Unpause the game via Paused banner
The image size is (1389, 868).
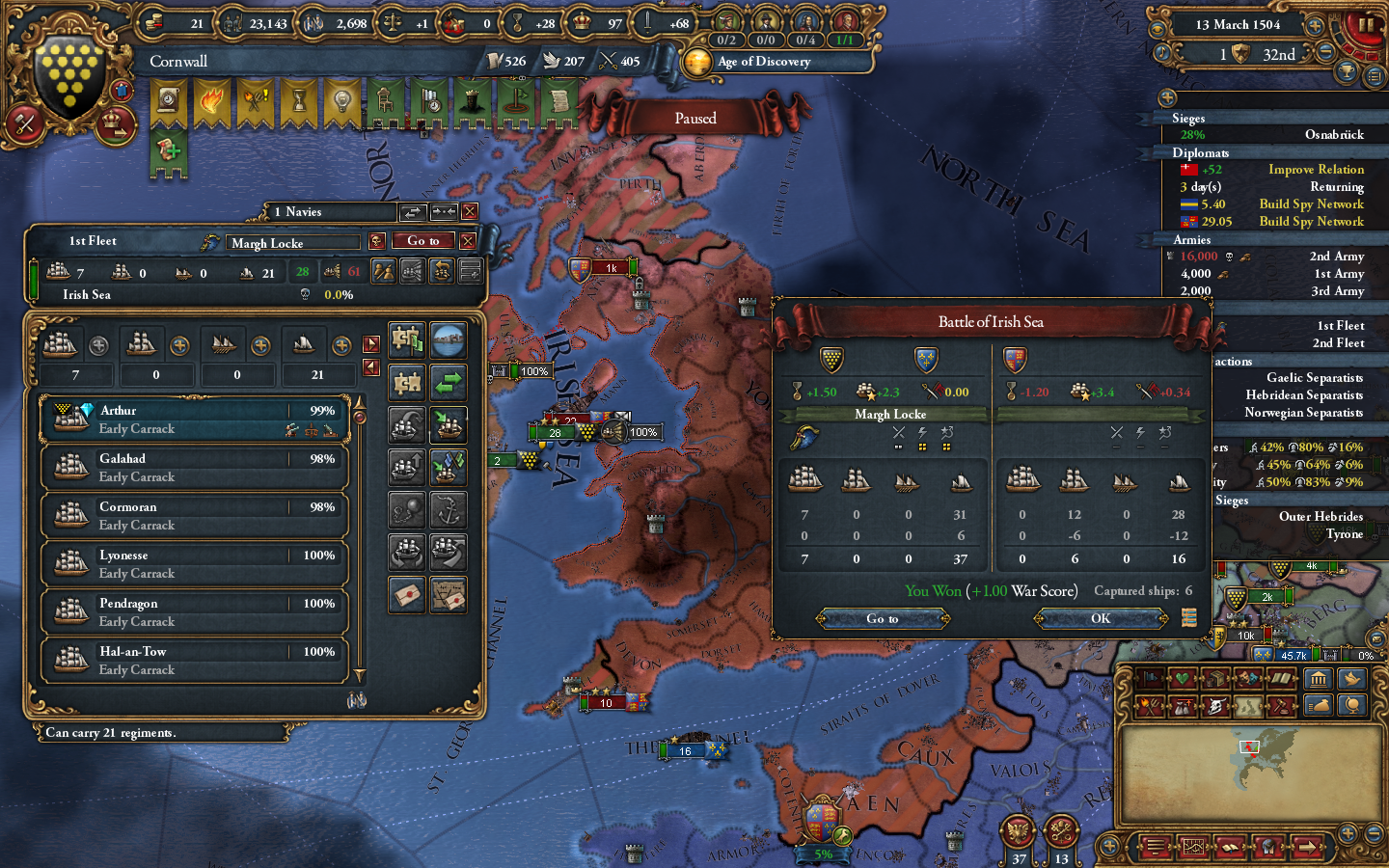coord(694,118)
